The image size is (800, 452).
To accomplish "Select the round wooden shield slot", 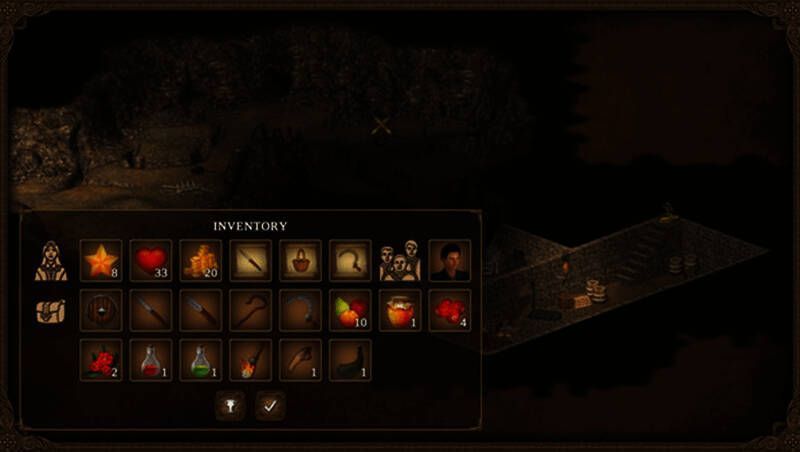I will (x=100, y=310).
